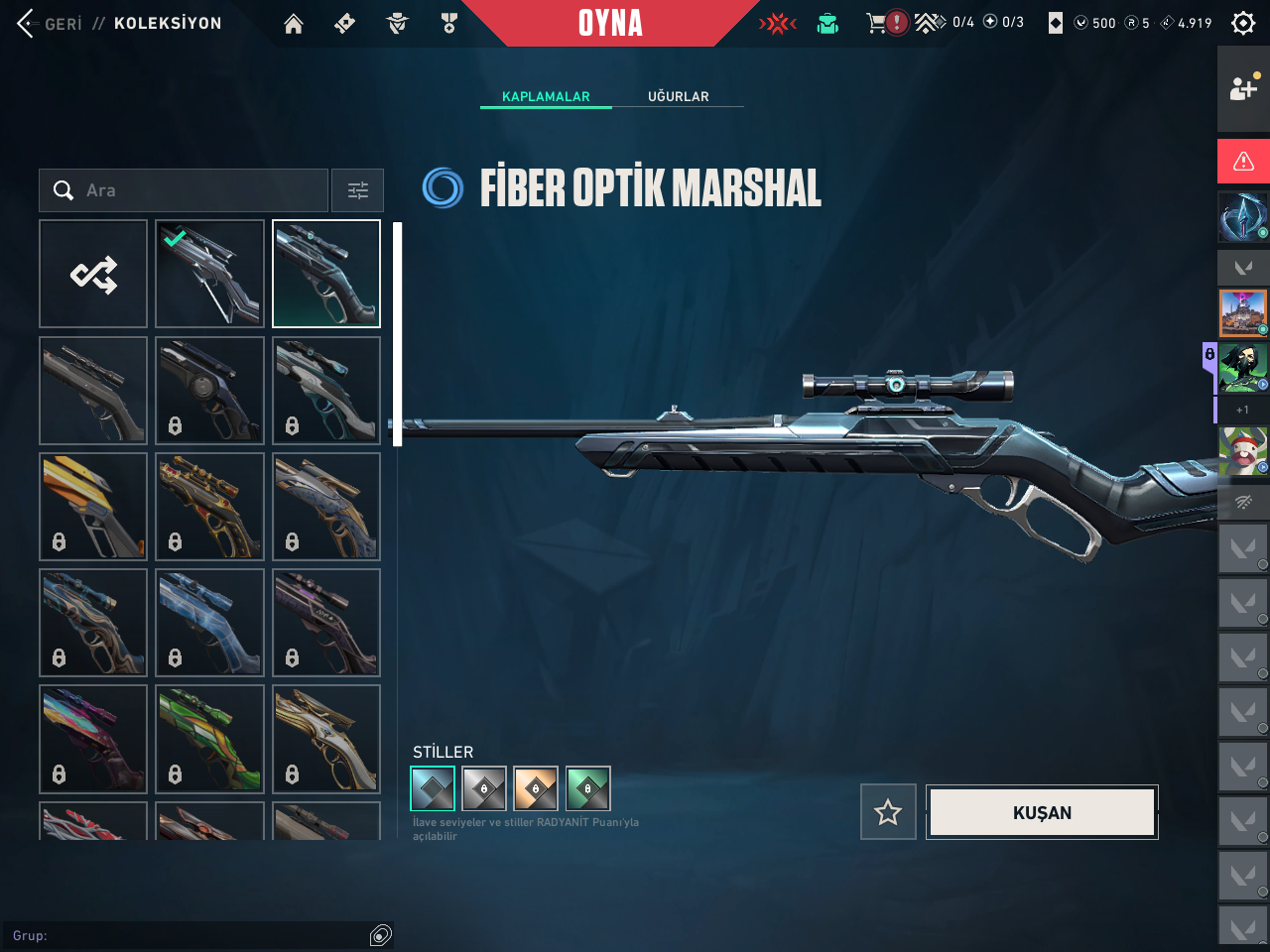Viewport: 1270px width, 952px height.
Task: Select the green style variant swatch
Action: coord(587,789)
